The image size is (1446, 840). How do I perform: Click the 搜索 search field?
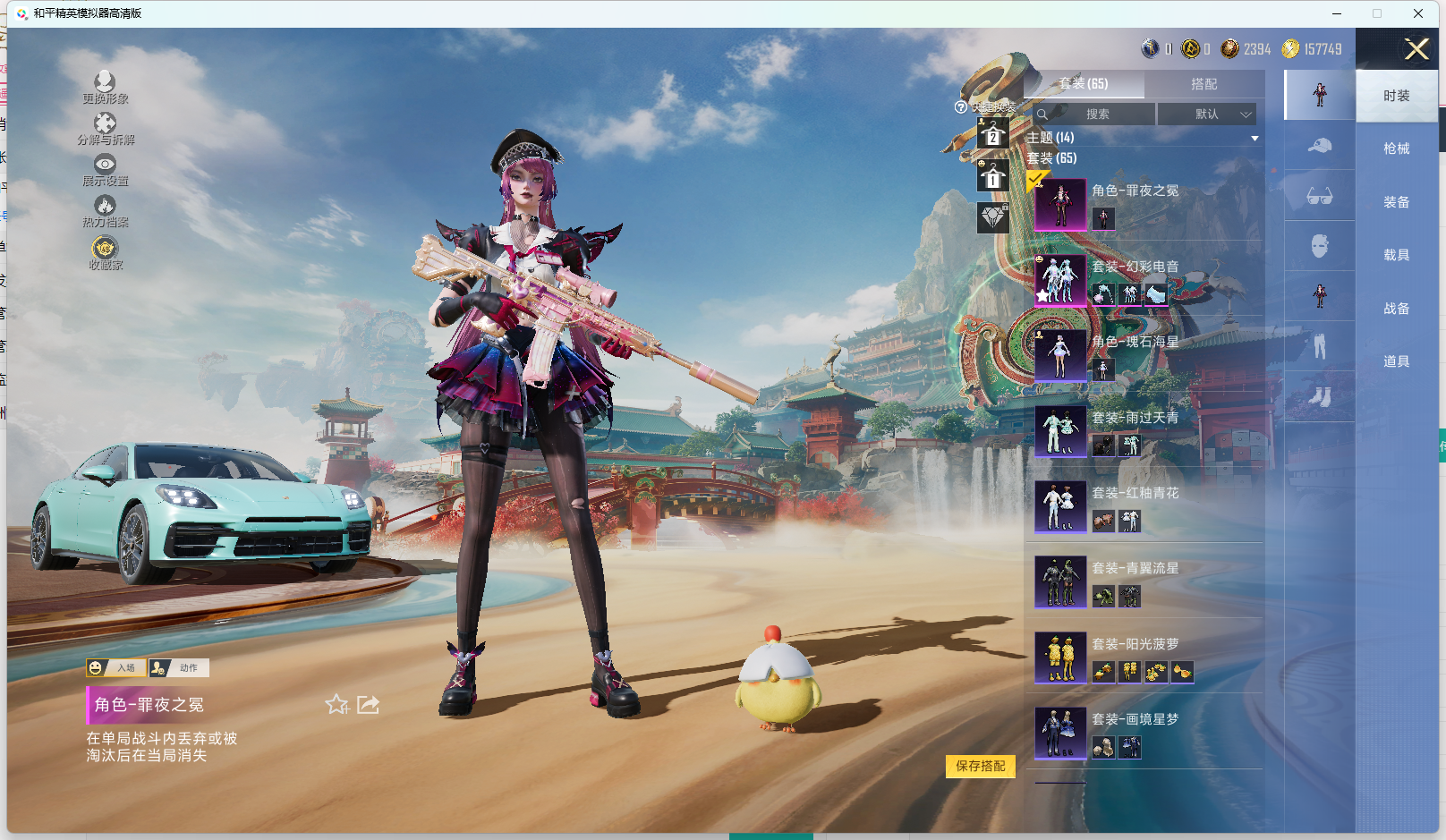[x=1097, y=115]
